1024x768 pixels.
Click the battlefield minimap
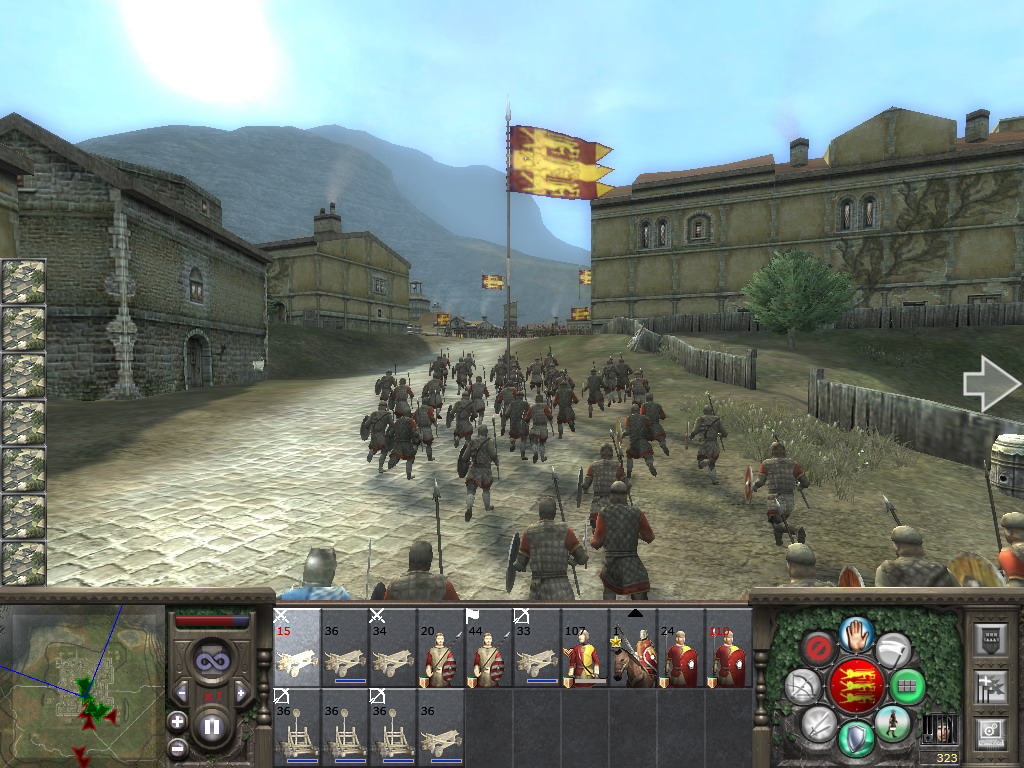(x=82, y=686)
